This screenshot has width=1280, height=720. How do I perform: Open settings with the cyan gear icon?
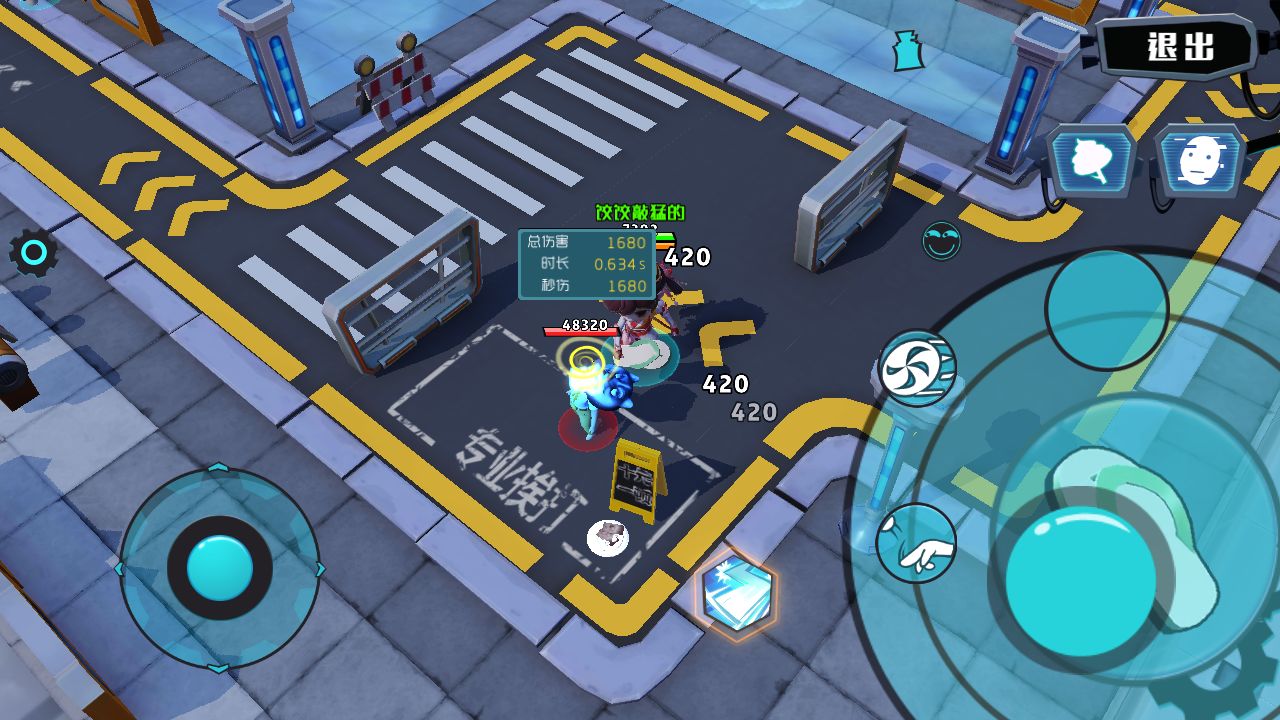pyautogui.click(x=34, y=254)
